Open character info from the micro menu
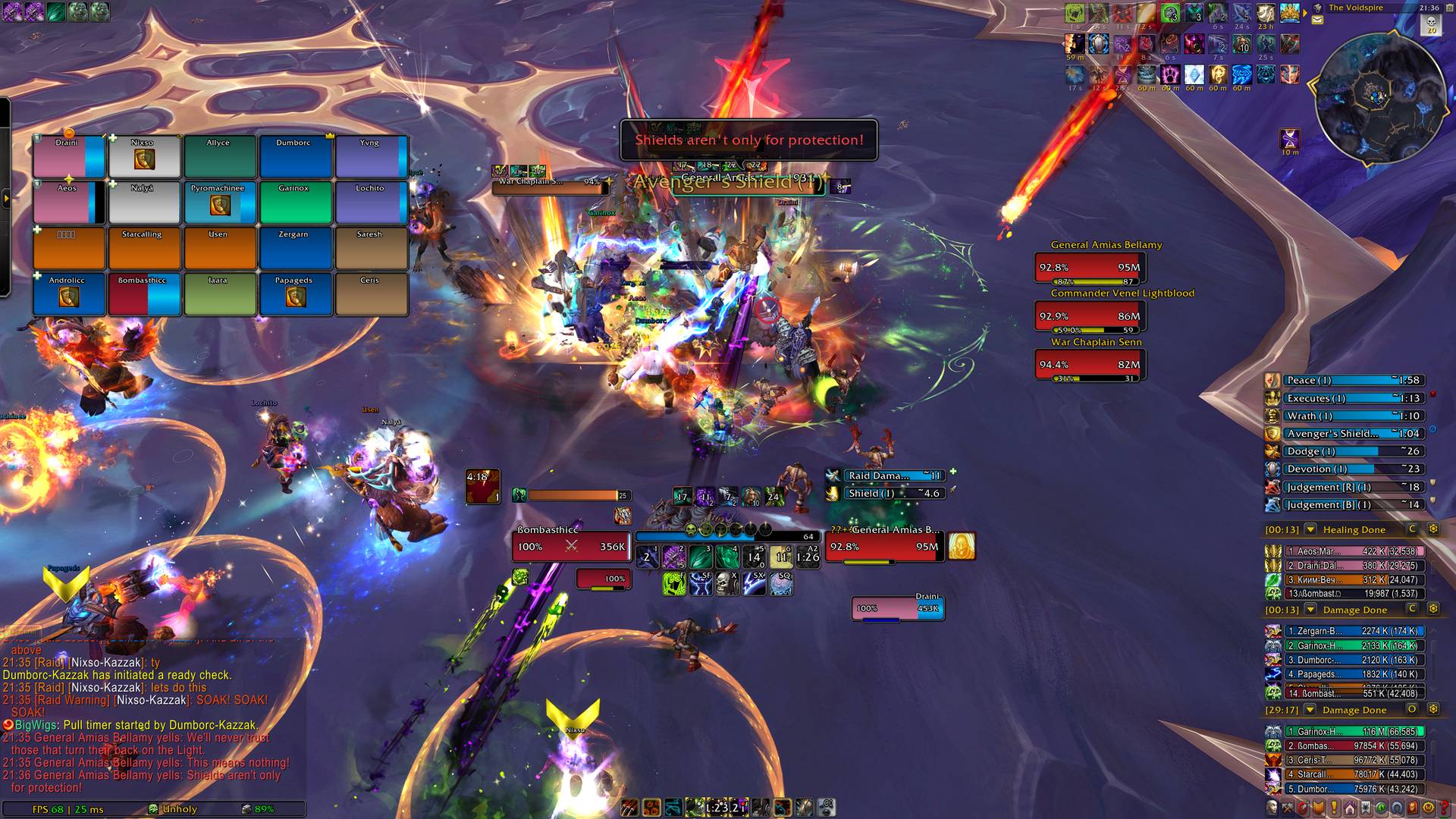This screenshot has width=1456, height=819. 1273,808
